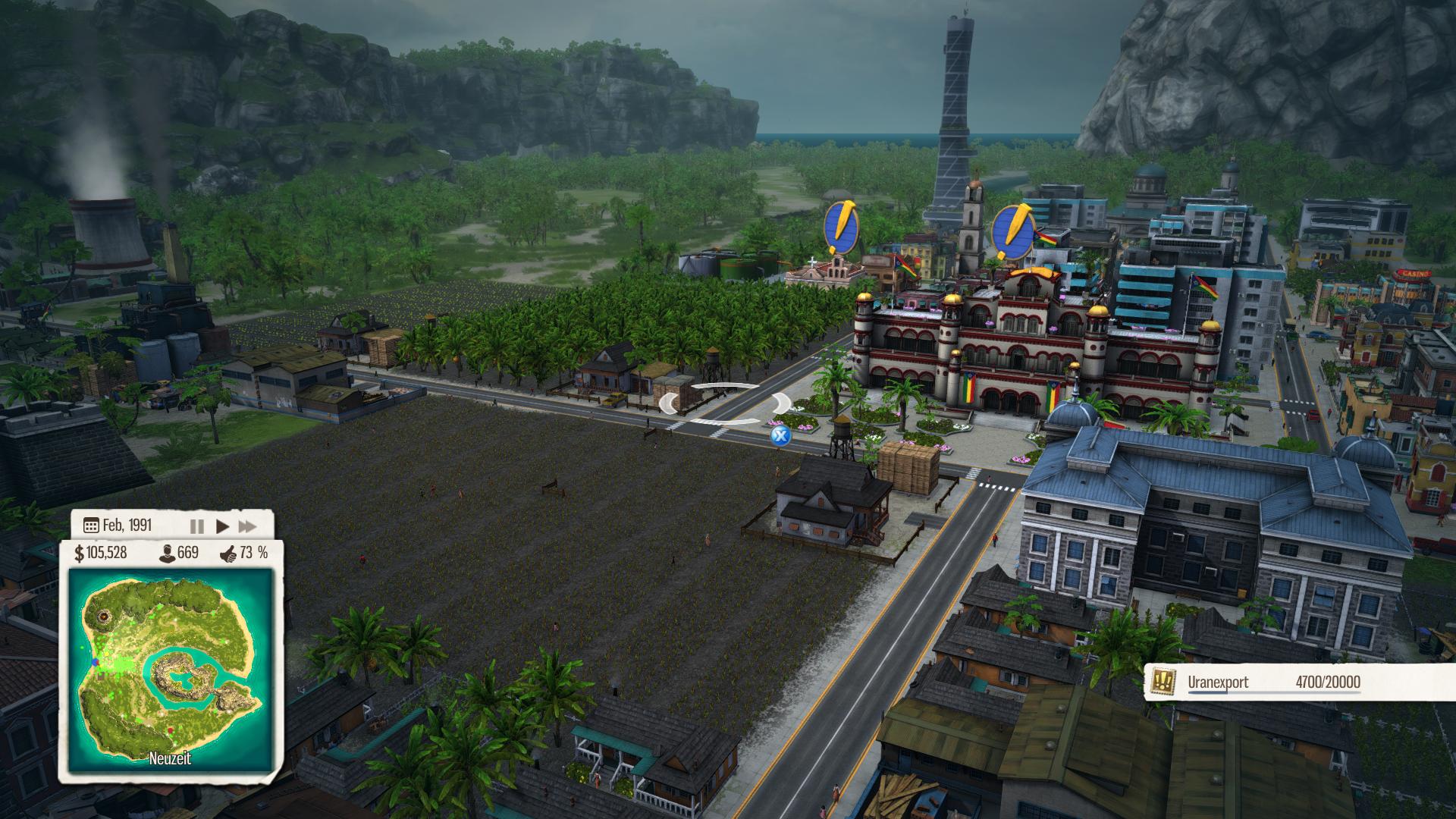The image size is (1456, 819).
Task: Pause the game with the pause button
Action: click(x=196, y=526)
